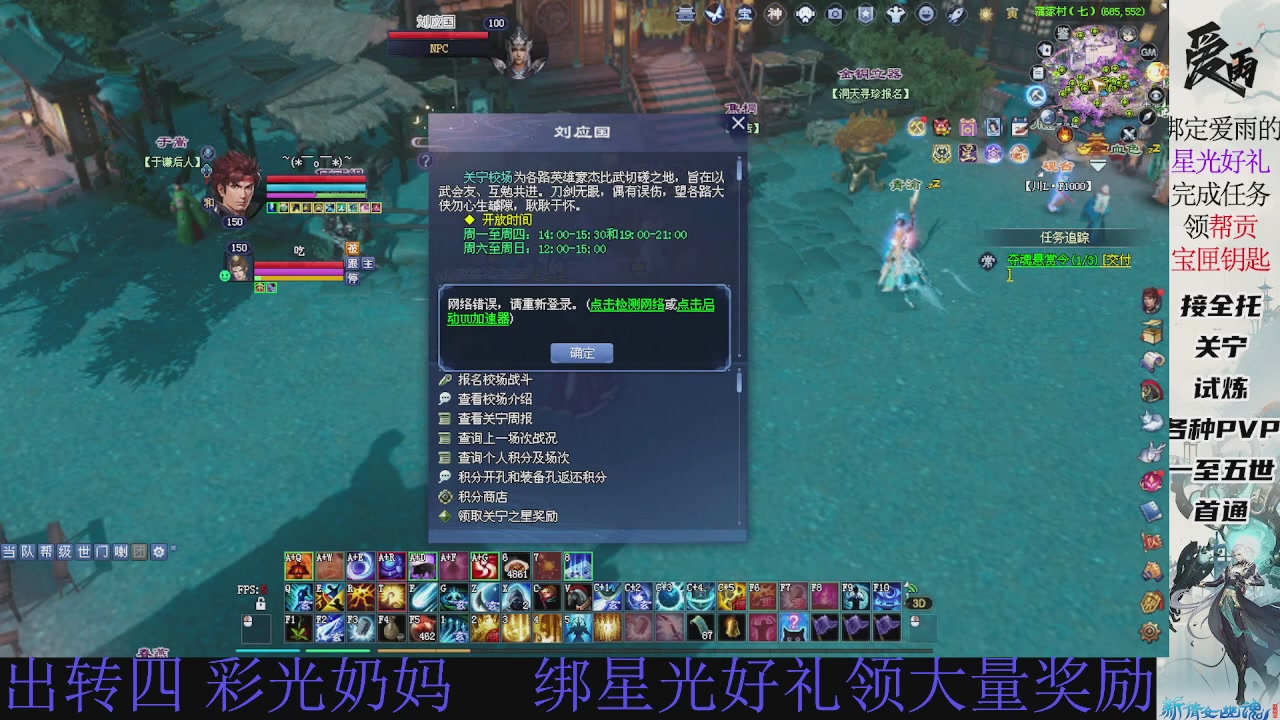Select the key icon beside 报名校场战斗

point(446,380)
